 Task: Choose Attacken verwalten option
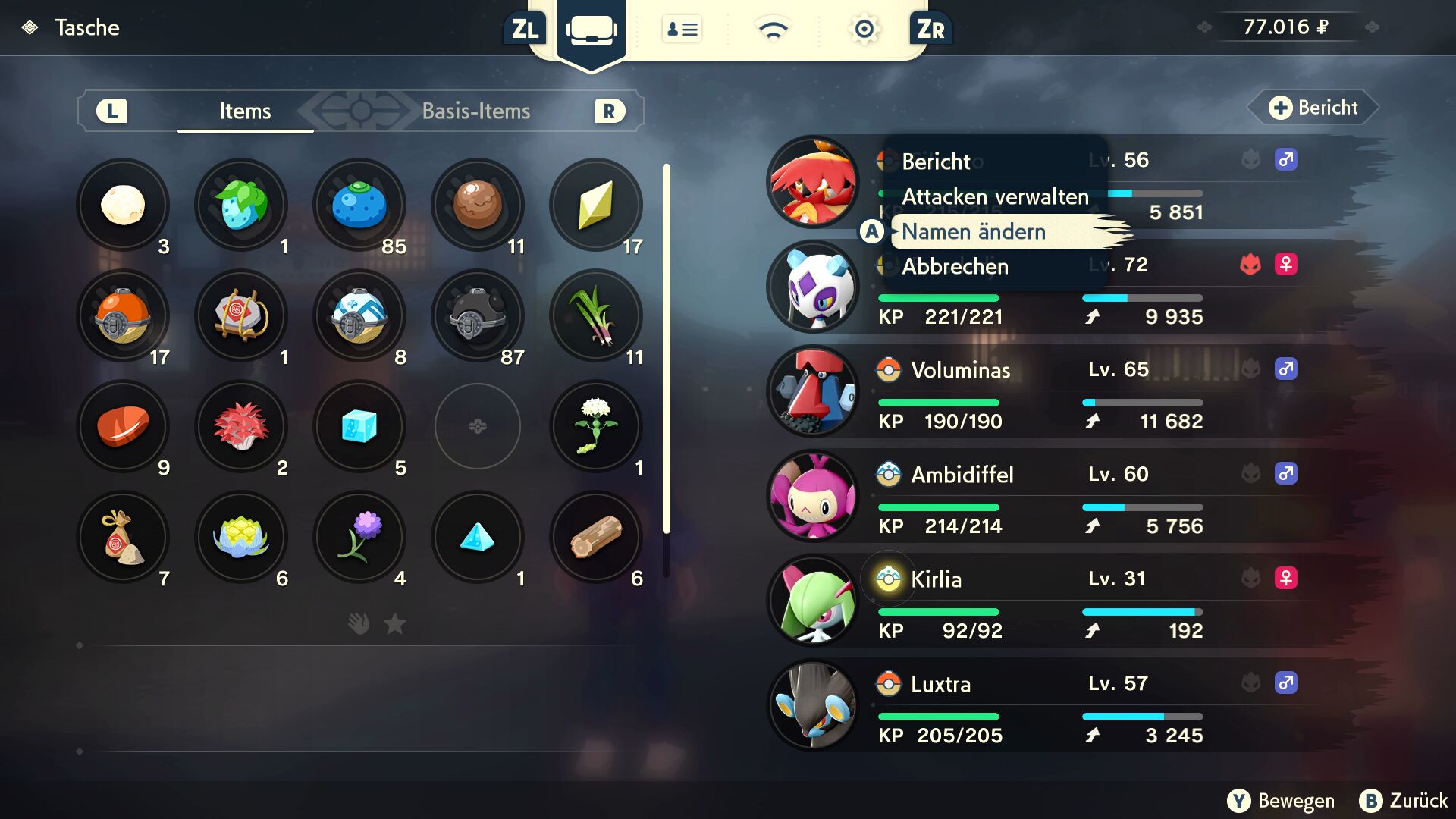(995, 196)
